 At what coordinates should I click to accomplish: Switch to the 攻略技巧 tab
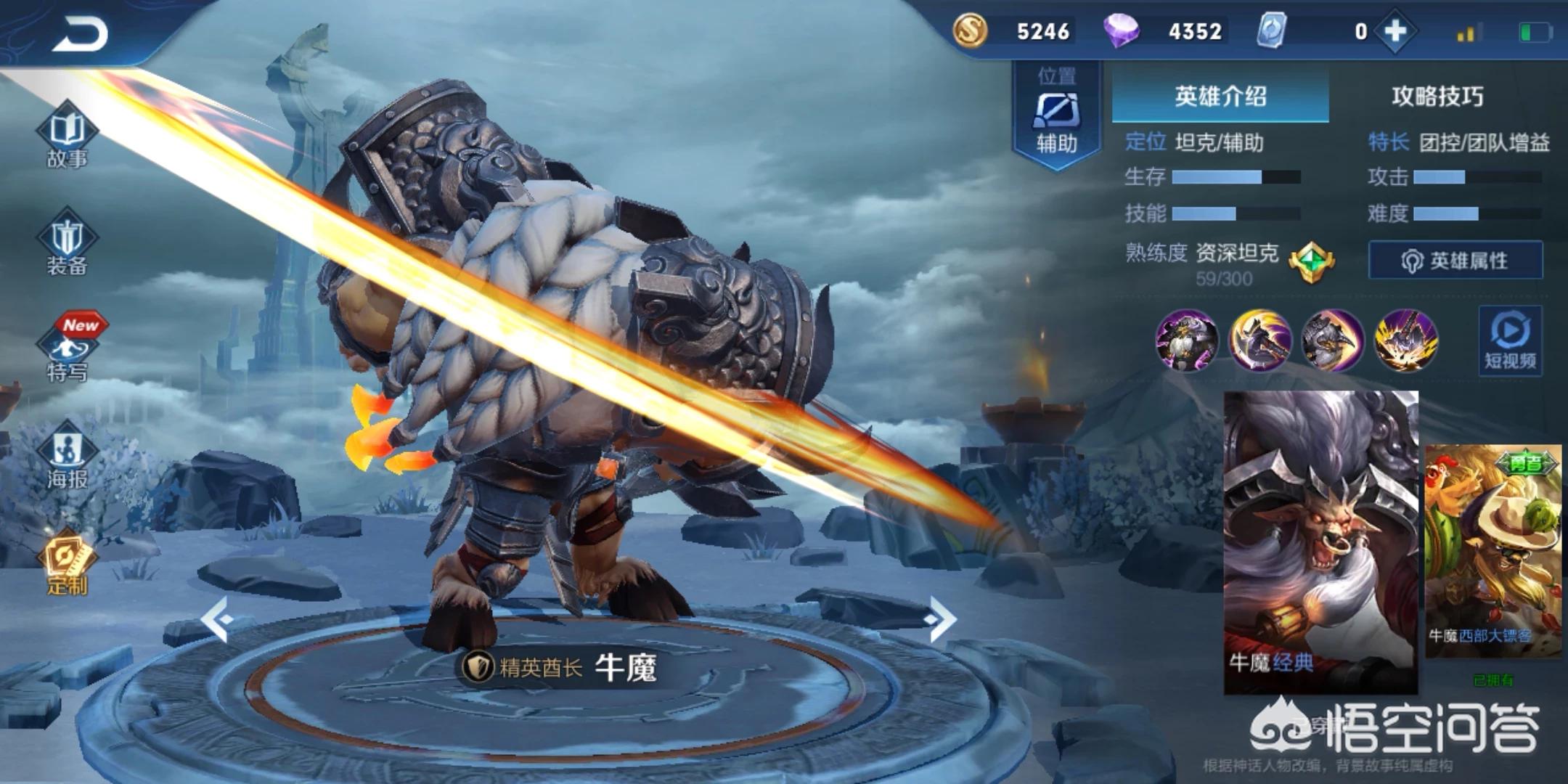pyautogui.click(x=1437, y=97)
